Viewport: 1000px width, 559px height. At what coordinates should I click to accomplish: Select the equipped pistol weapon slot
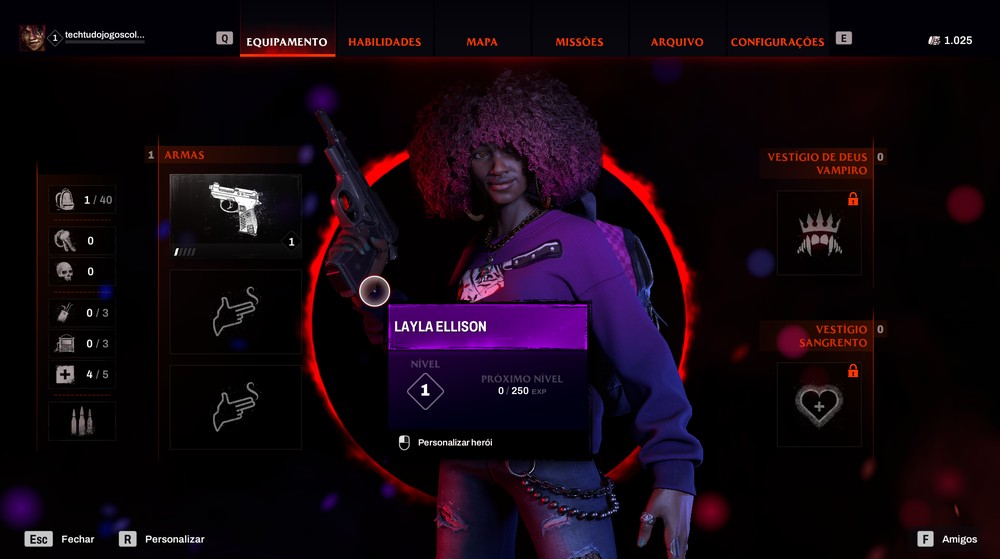pyautogui.click(x=236, y=216)
